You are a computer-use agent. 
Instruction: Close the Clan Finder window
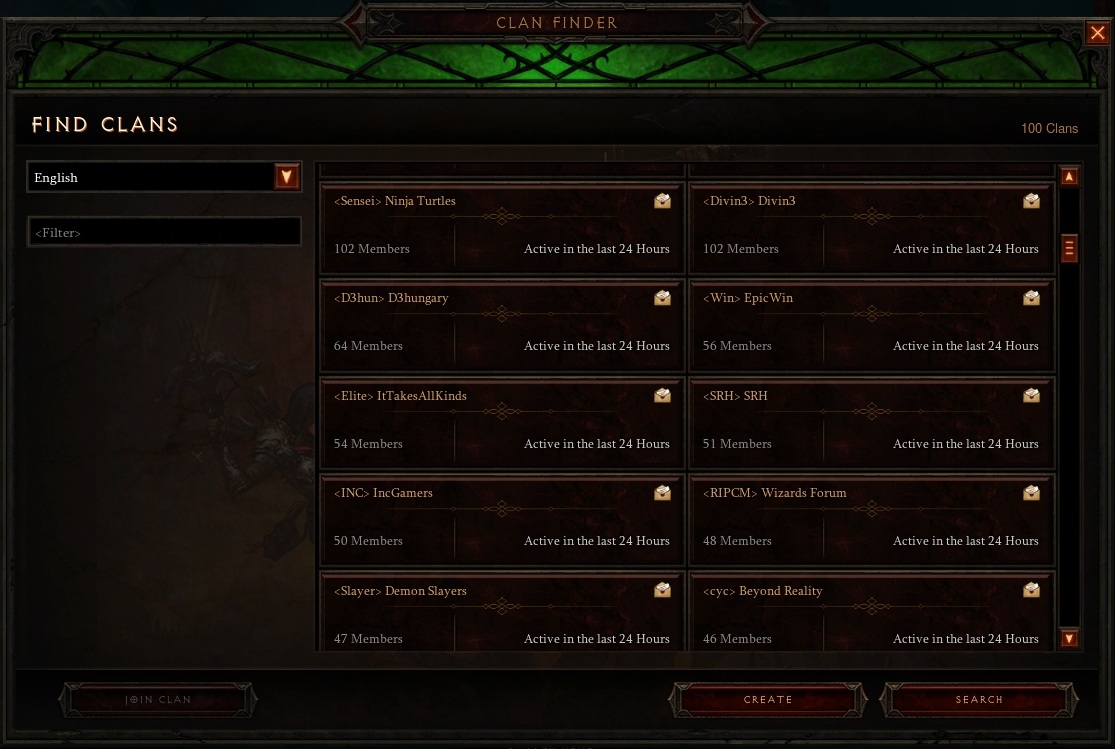pos(1097,33)
